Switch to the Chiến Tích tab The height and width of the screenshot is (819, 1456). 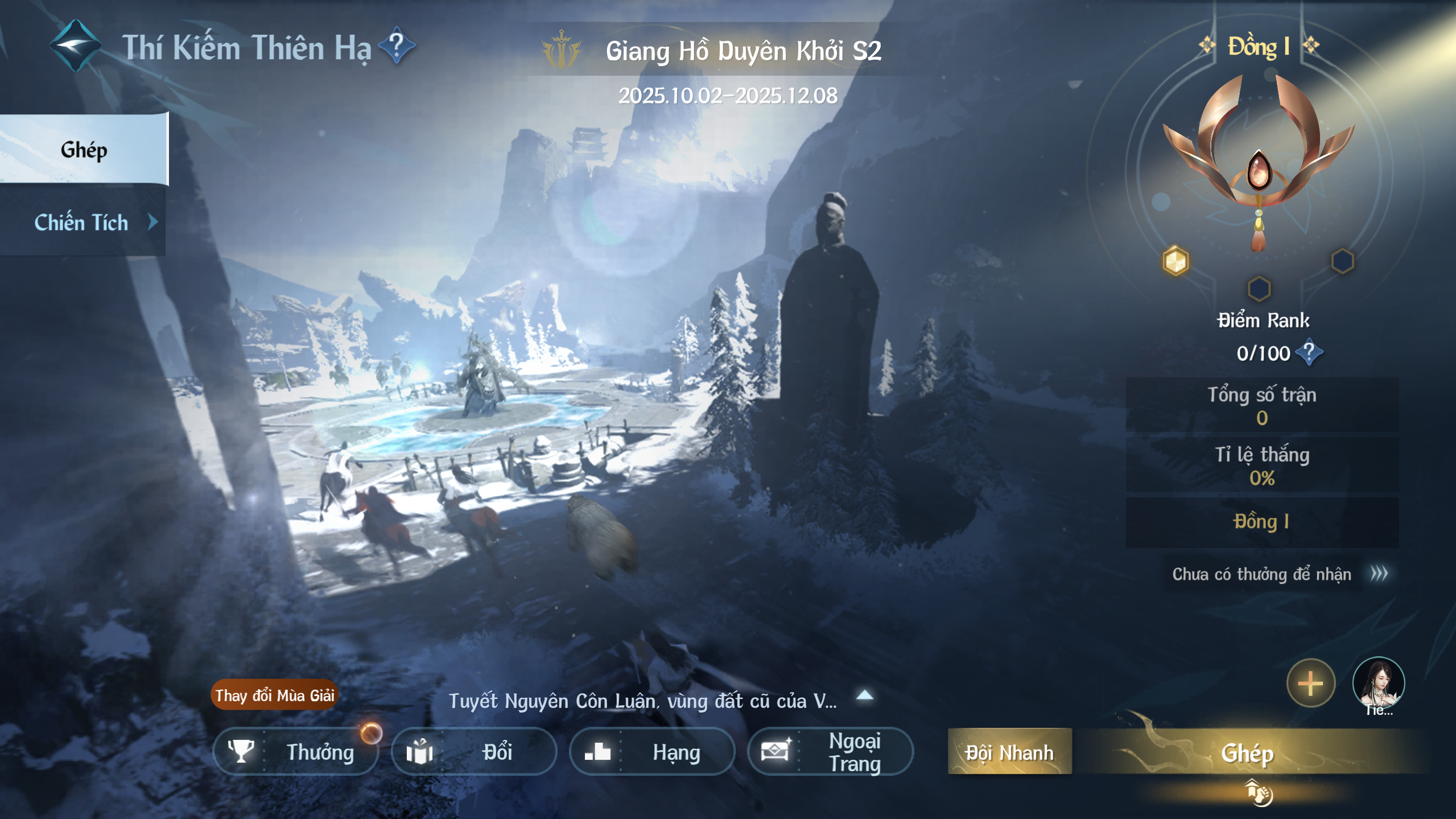click(83, 223)
